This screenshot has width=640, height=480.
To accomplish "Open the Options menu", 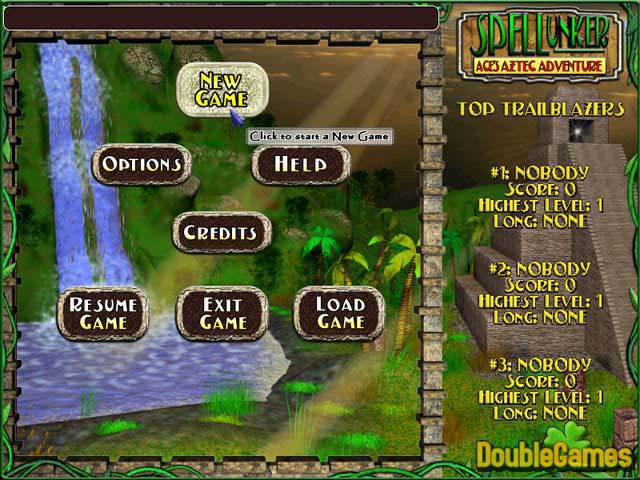I will [142, 164].
